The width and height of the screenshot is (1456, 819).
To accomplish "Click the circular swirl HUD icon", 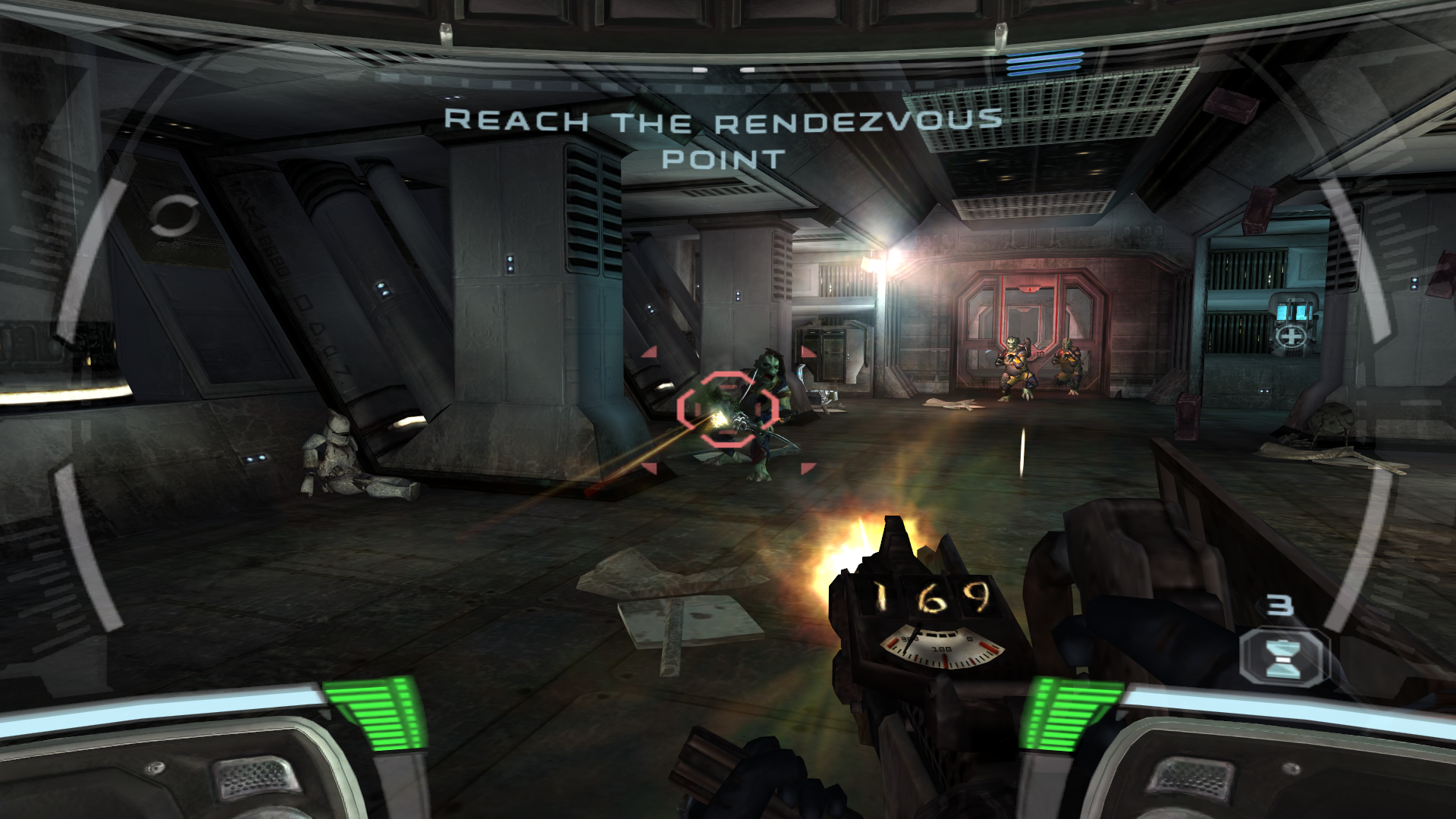I will (x=174, y=216).
